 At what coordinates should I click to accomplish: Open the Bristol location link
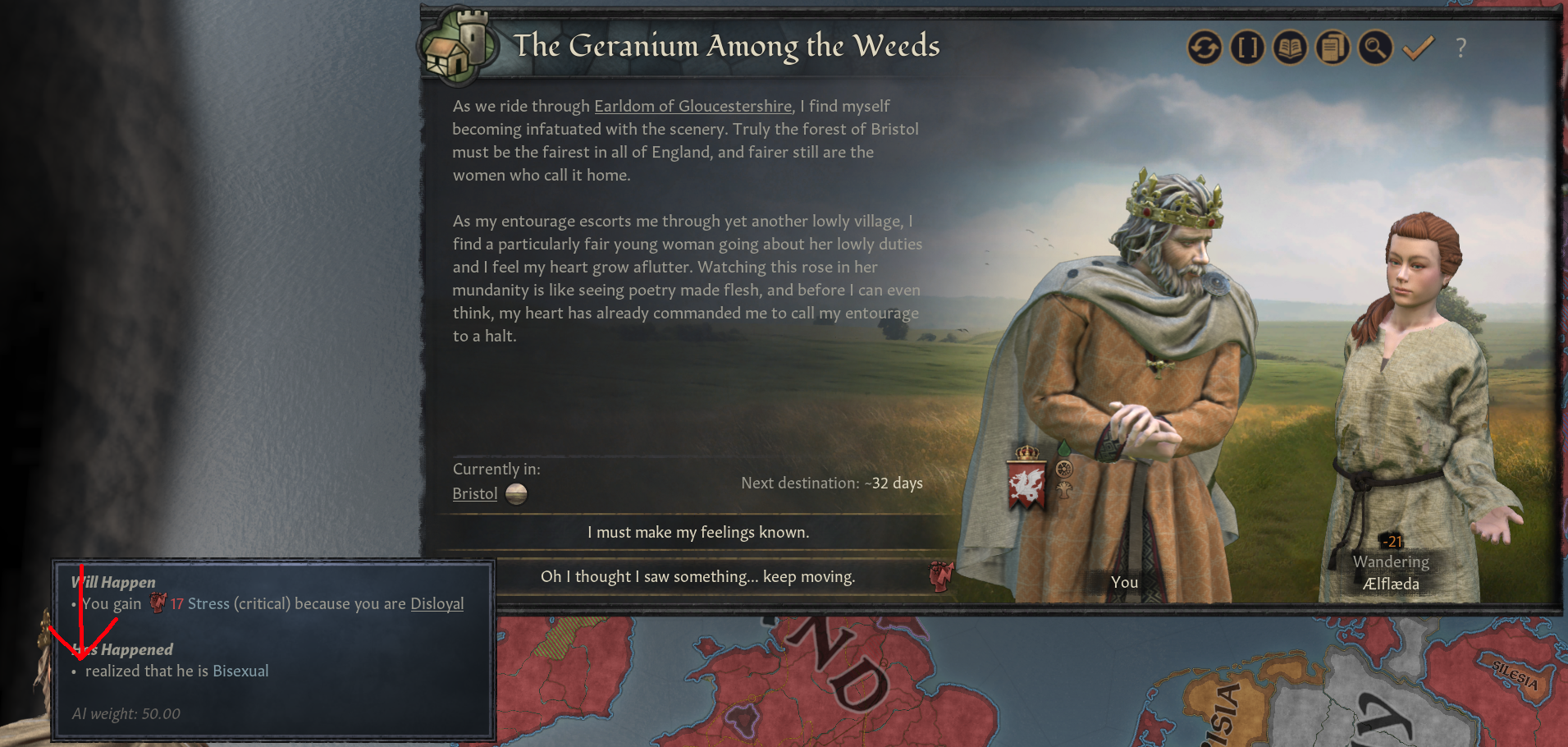474,493
